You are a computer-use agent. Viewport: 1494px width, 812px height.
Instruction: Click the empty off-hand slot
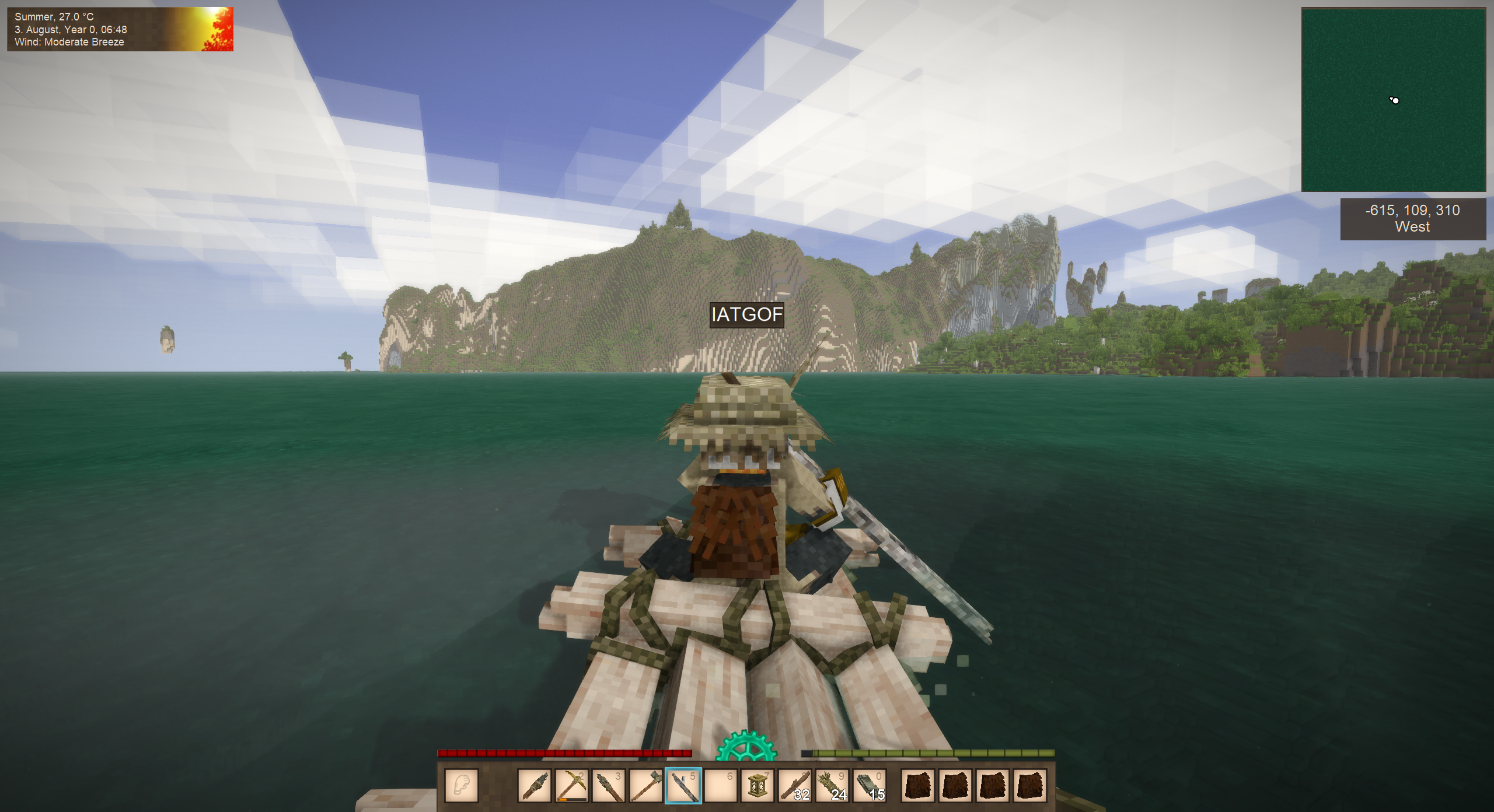[x=462, y=786]
